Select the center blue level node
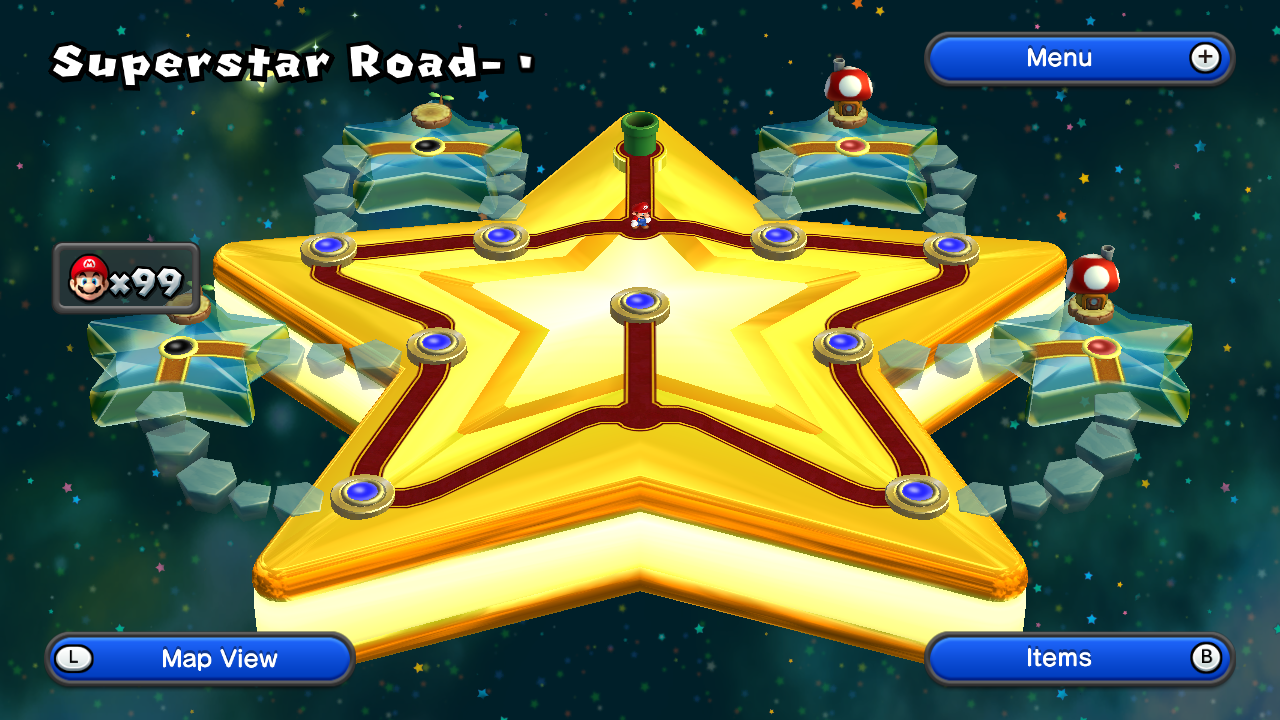Screen dimensions: 1280x720 pyautogui.click(x=640, y=302)
